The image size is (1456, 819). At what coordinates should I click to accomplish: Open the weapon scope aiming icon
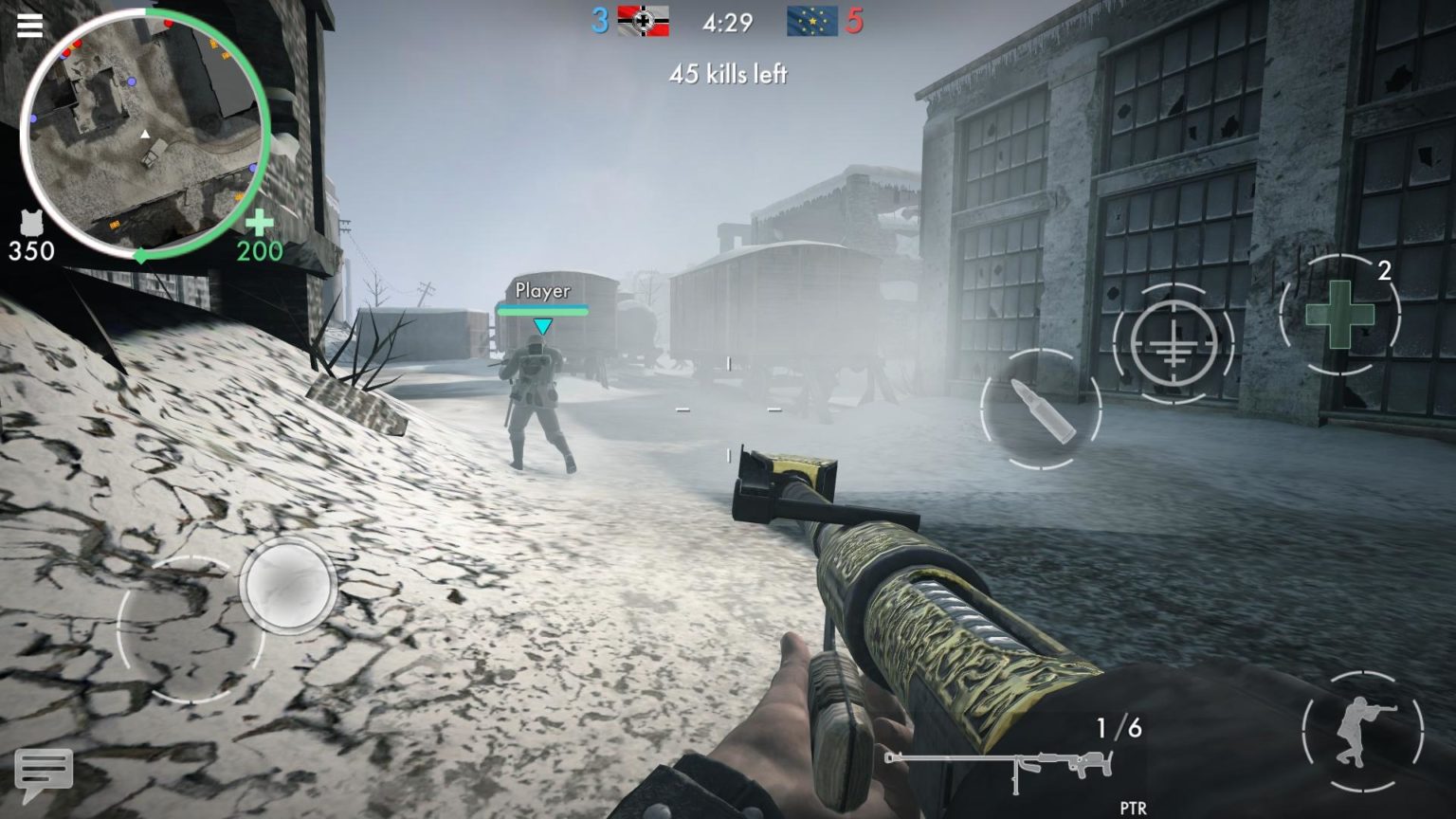(1175, 341)
